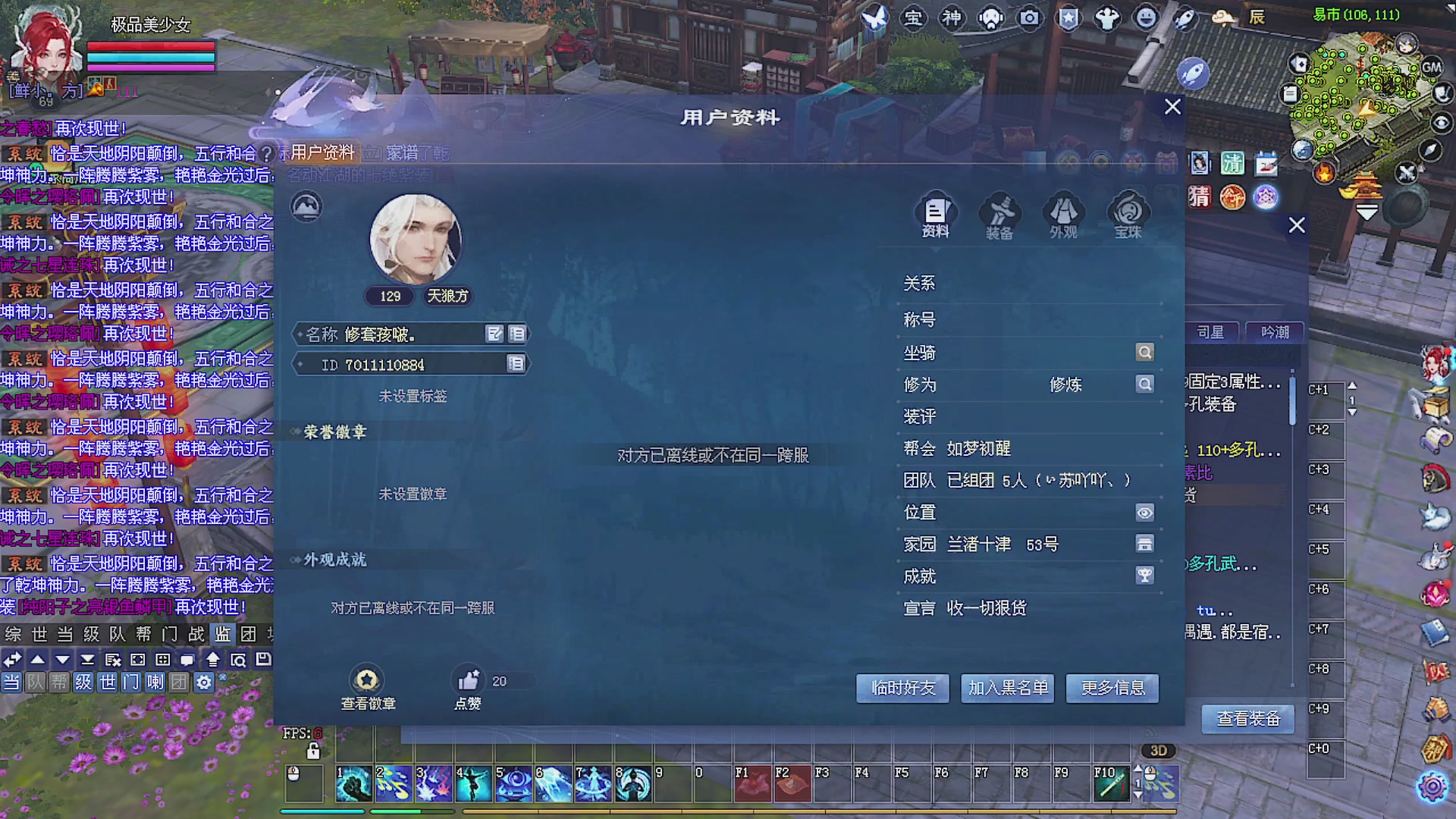This screenshot has width=1456, height=819.
Task: Open the smiley emoticon icon on top toolbar
Action: click(x=1146, y=18)
